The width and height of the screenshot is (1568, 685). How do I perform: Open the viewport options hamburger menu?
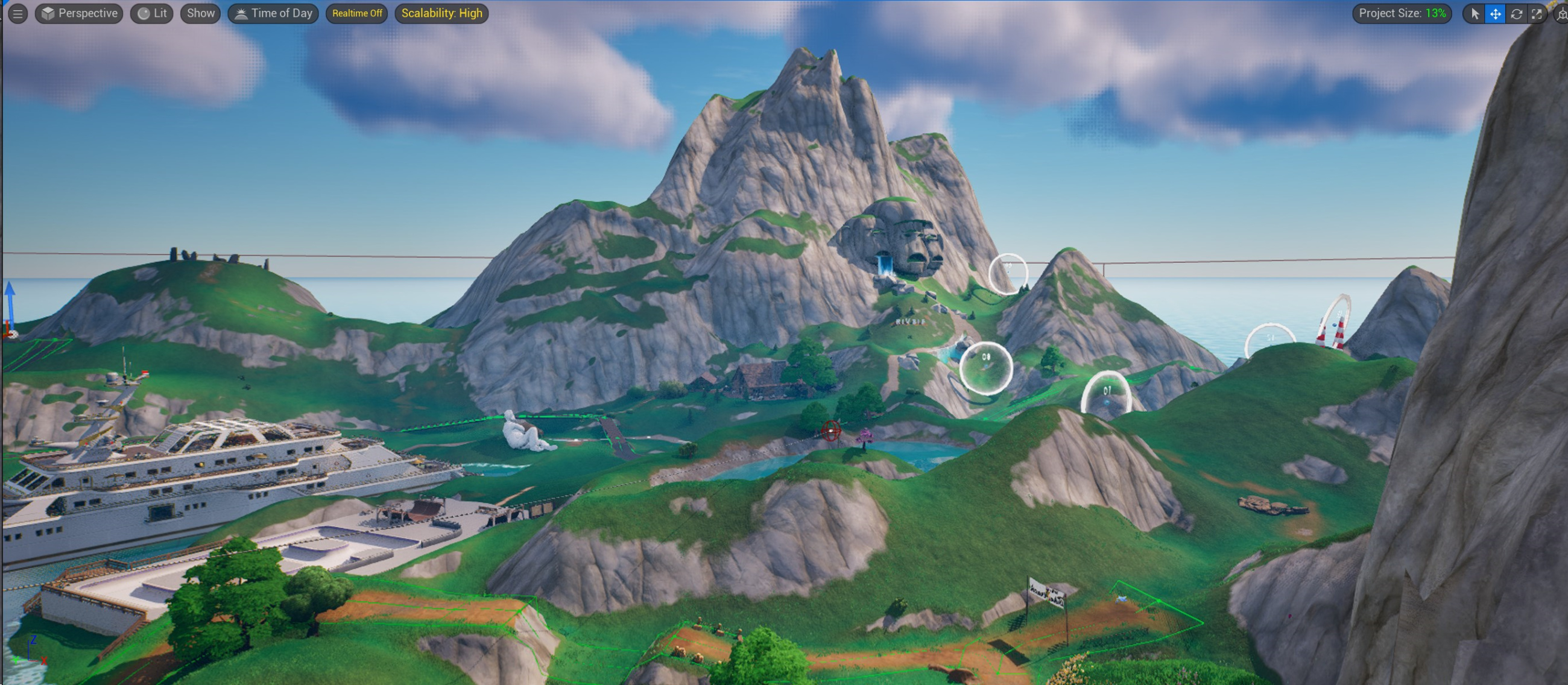pyautogui.click(x=17, y=13)
